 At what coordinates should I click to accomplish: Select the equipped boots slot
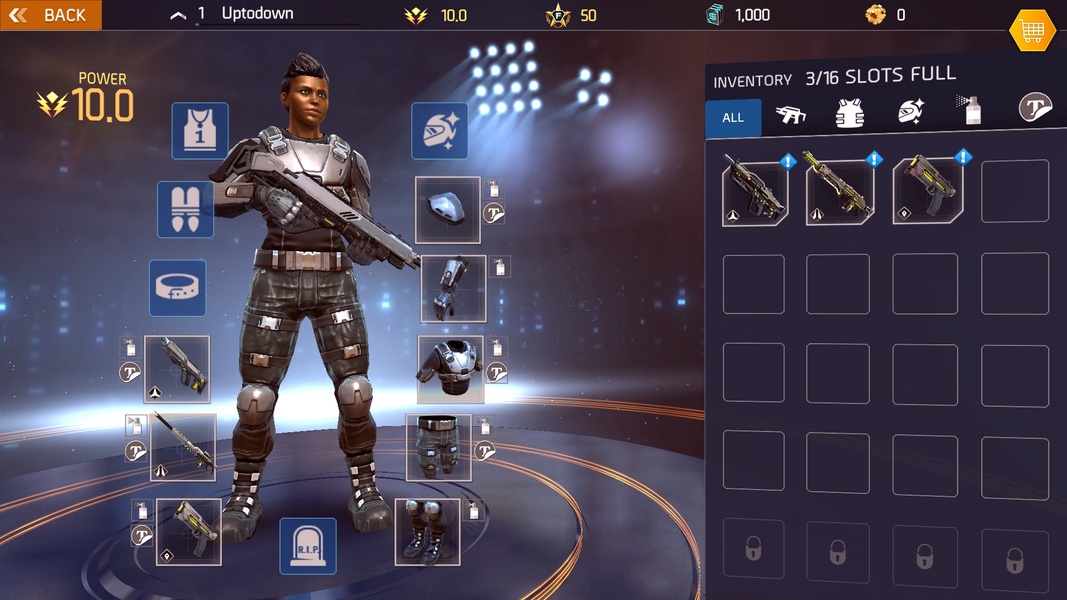click(427, 531)
